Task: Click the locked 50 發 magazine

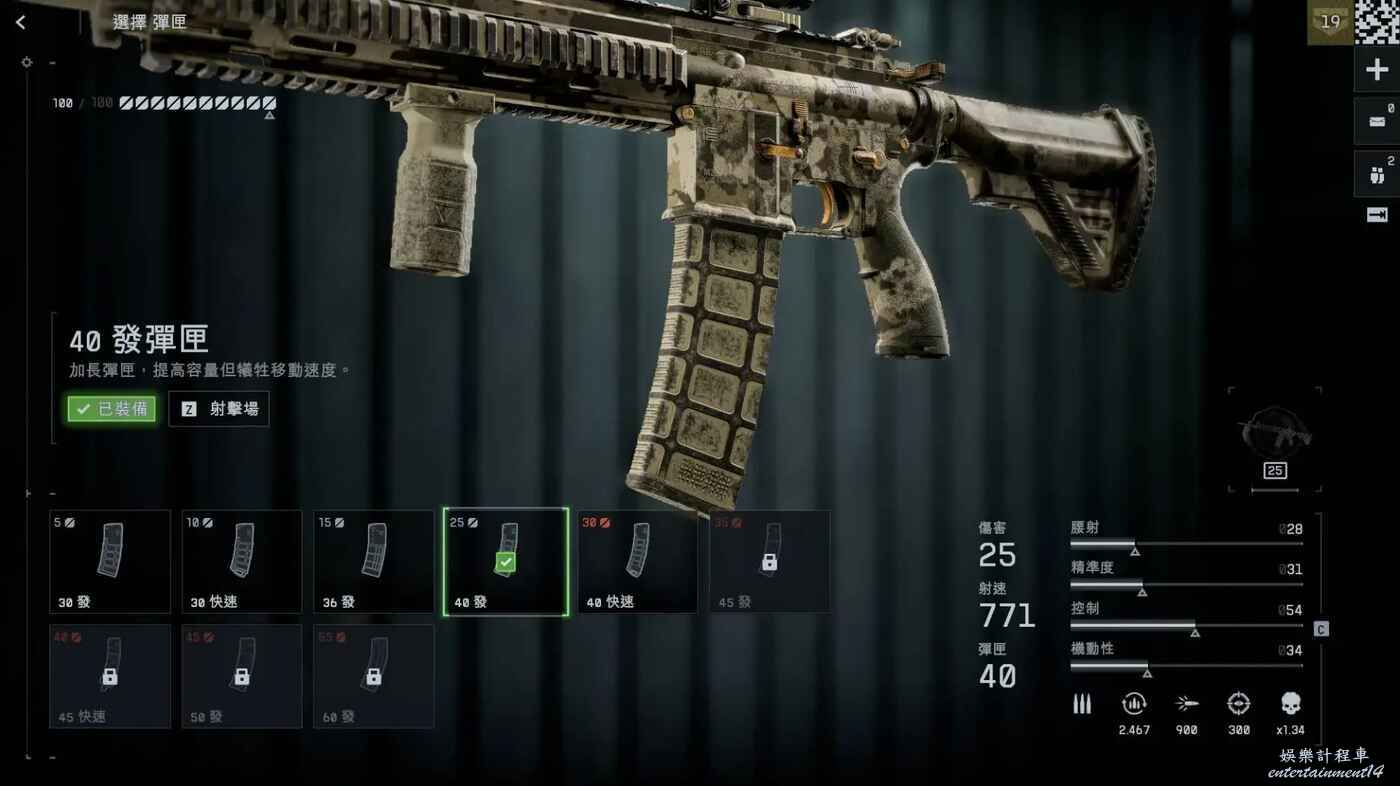Action: click(242, 676)
